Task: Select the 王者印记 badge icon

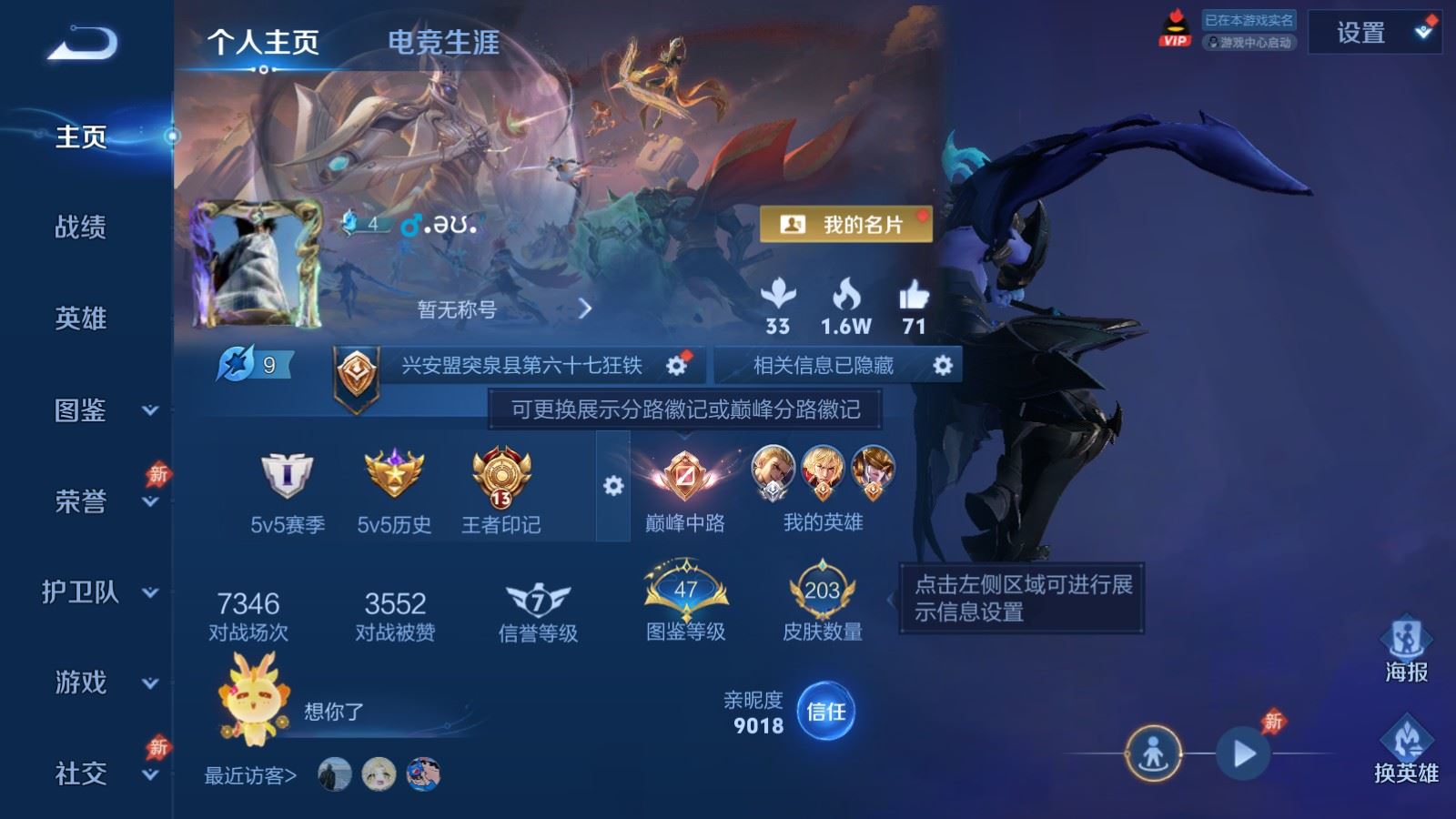Action: (x=500, y=478)
